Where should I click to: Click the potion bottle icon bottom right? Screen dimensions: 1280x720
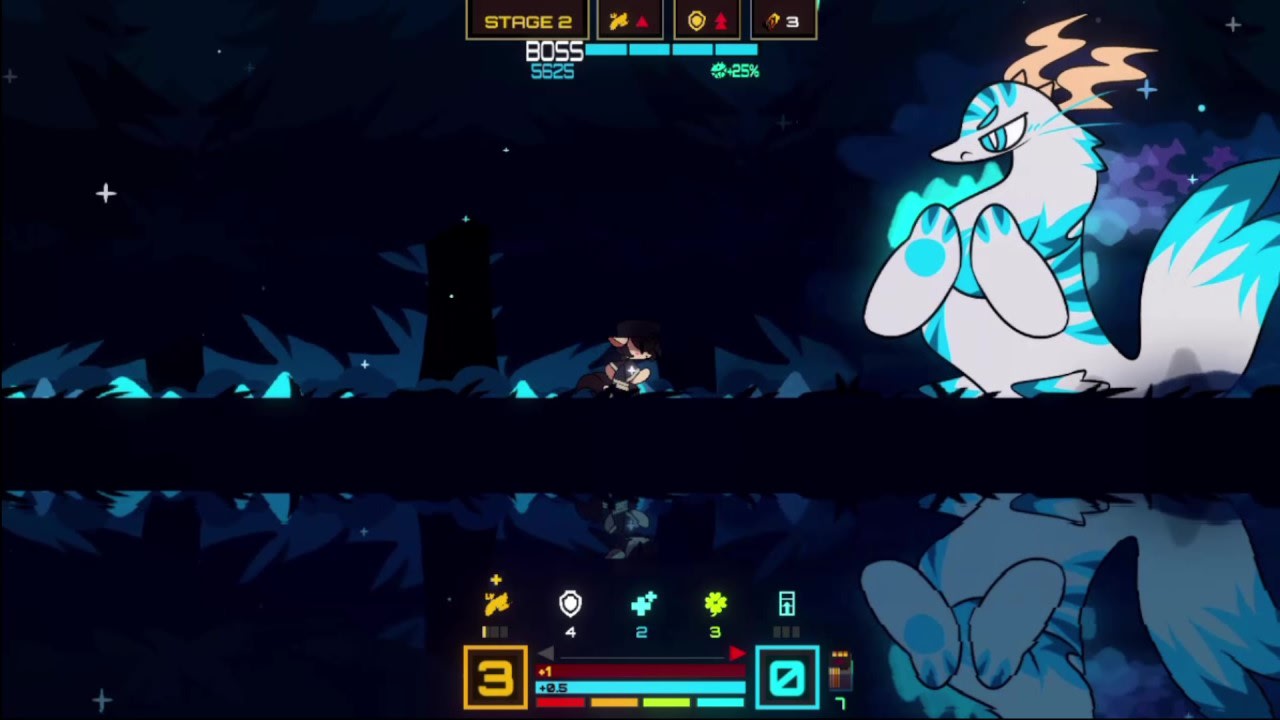point(838,670)
